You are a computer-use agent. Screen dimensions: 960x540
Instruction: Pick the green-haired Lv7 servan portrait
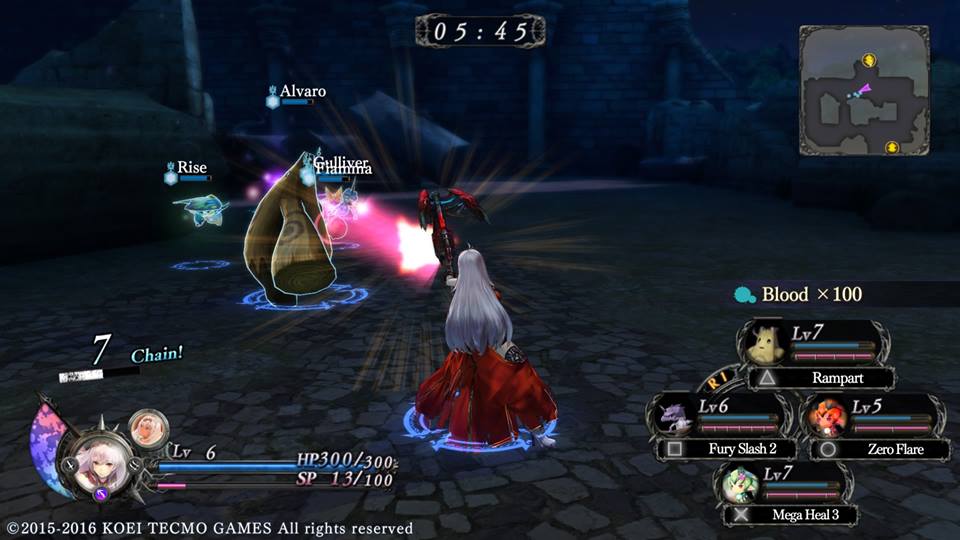pos(740,482)
